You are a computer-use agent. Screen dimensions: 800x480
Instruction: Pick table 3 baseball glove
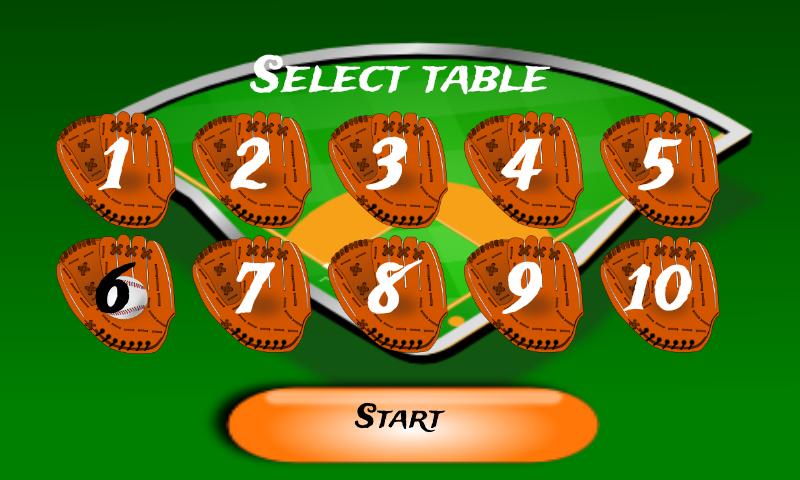tap(386, 168)
